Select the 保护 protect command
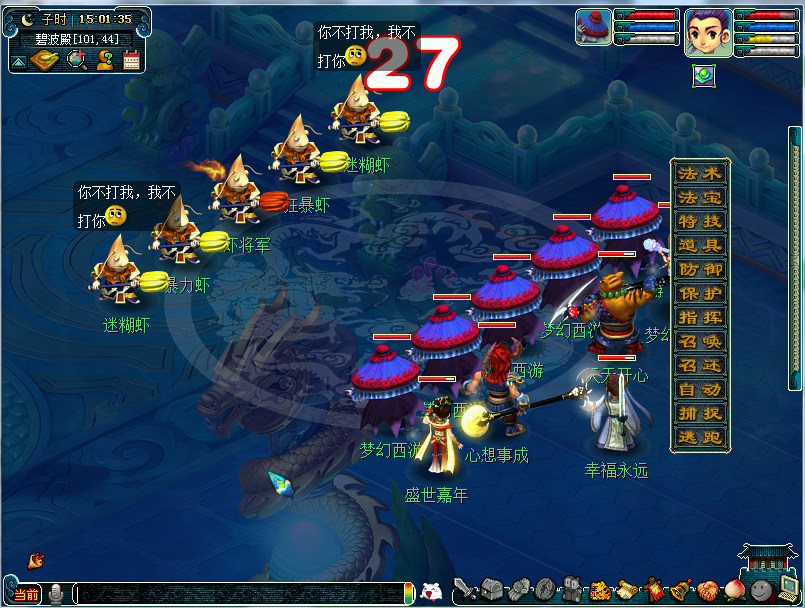The width and height of the screenshot is (805, 608). 700,293
